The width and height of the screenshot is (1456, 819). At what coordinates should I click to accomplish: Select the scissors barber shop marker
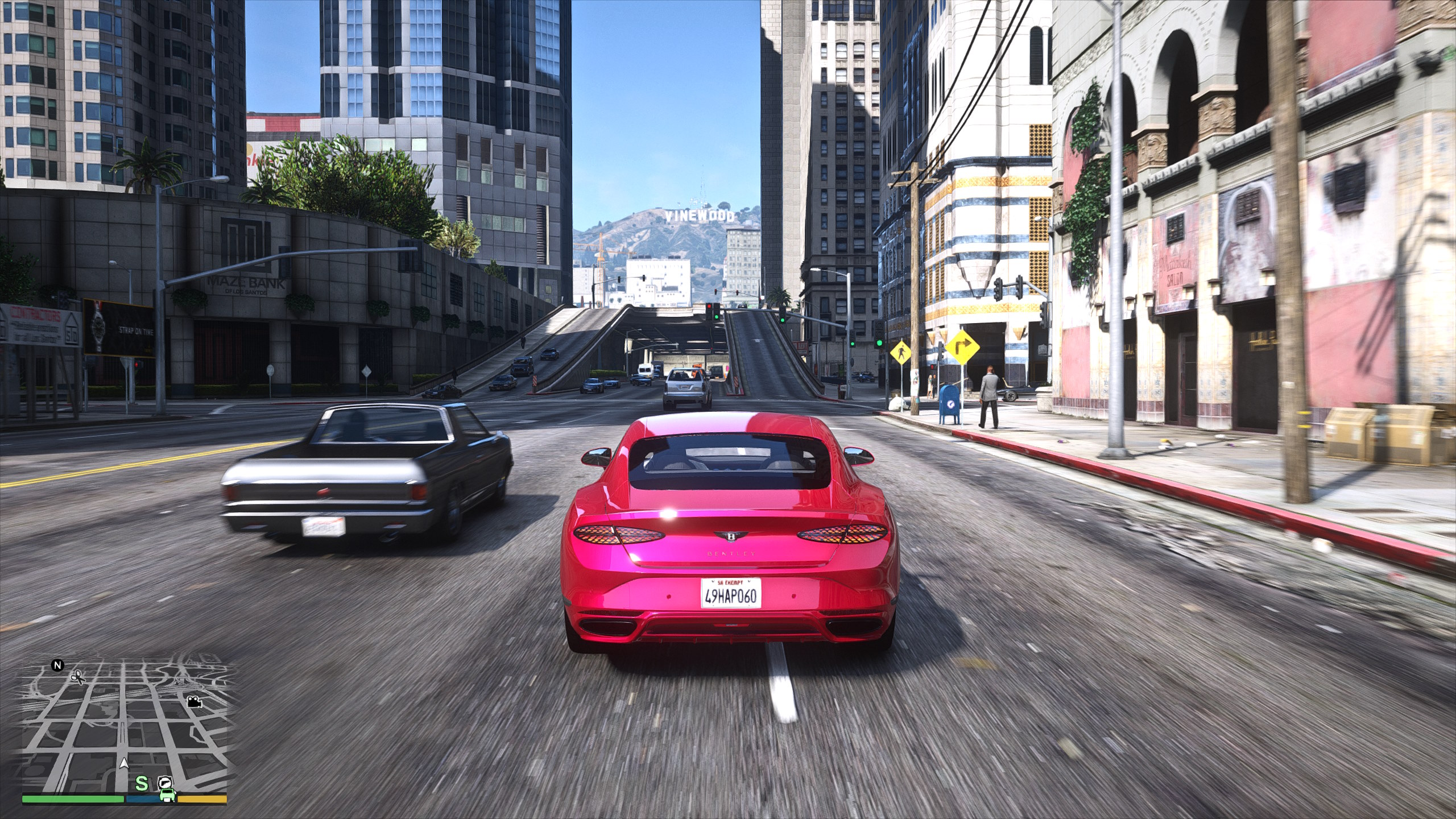(x=77, y=677)
